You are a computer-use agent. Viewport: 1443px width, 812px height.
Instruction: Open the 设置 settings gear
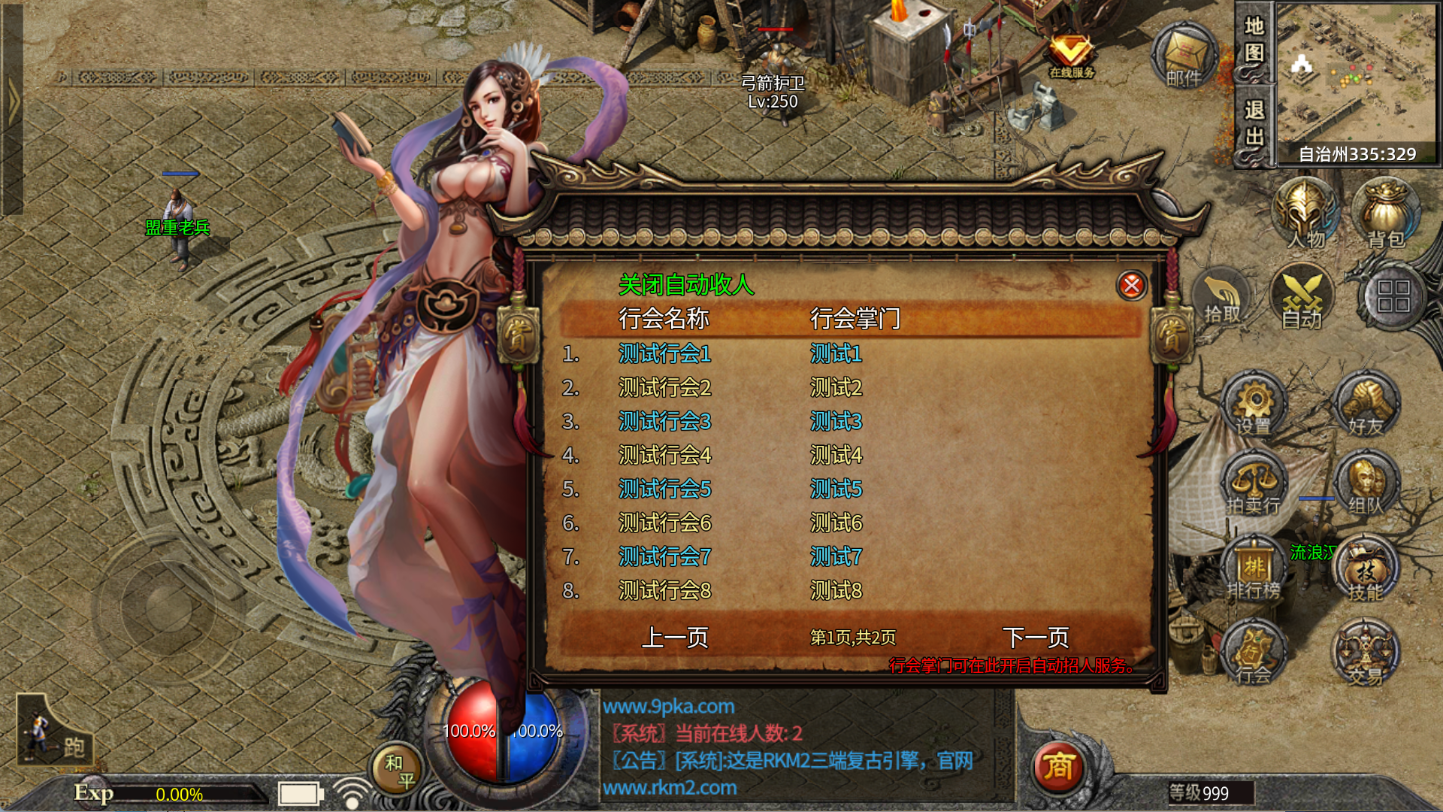point(1253,403)
